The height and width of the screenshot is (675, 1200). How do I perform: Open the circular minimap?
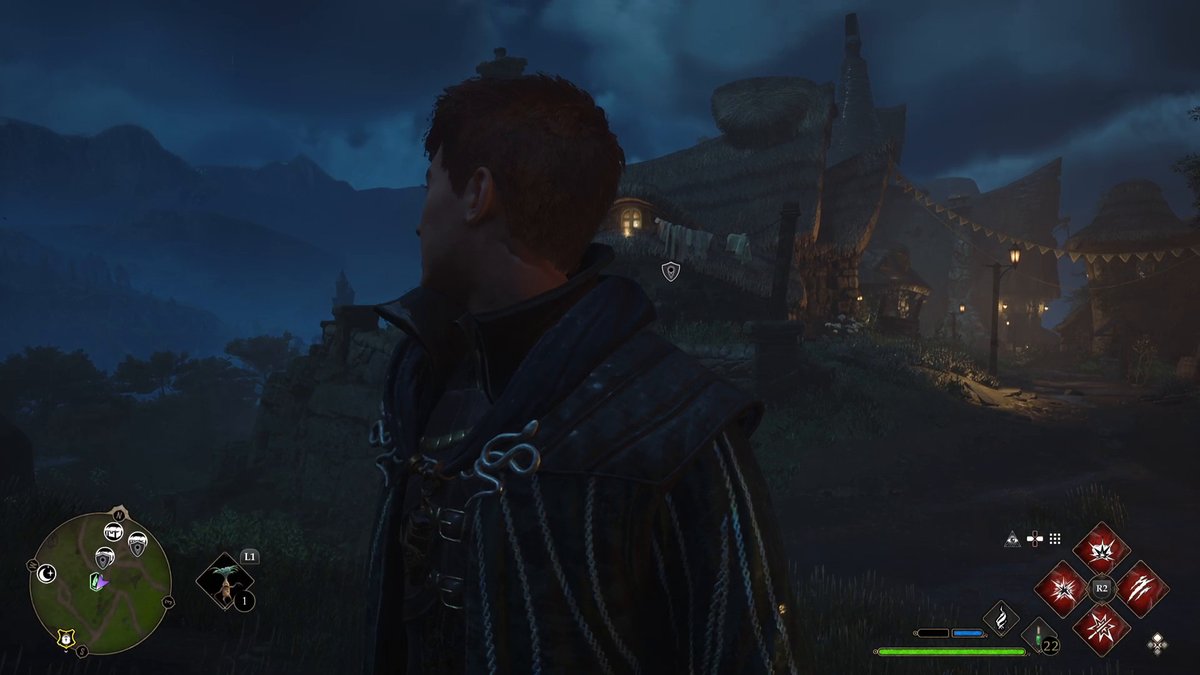(x=100, y=582)
